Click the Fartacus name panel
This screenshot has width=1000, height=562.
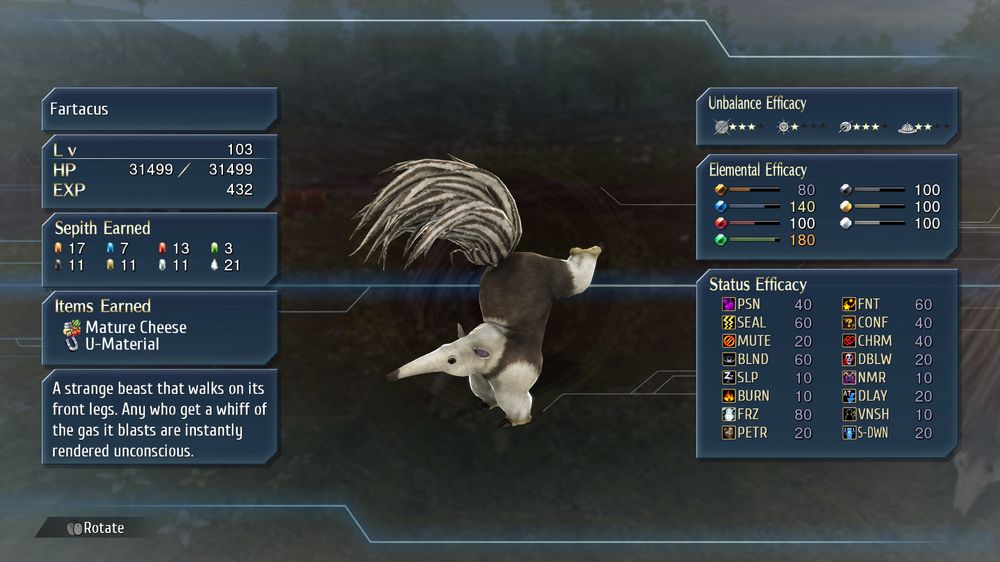[159, 109]
